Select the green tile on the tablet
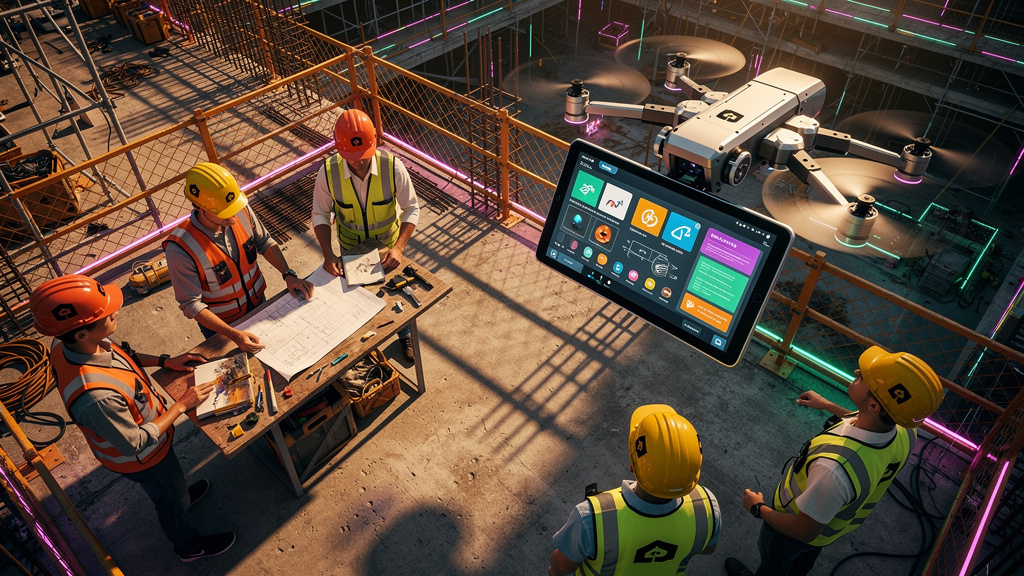The image size is (1024, 576). click(587, 187)
